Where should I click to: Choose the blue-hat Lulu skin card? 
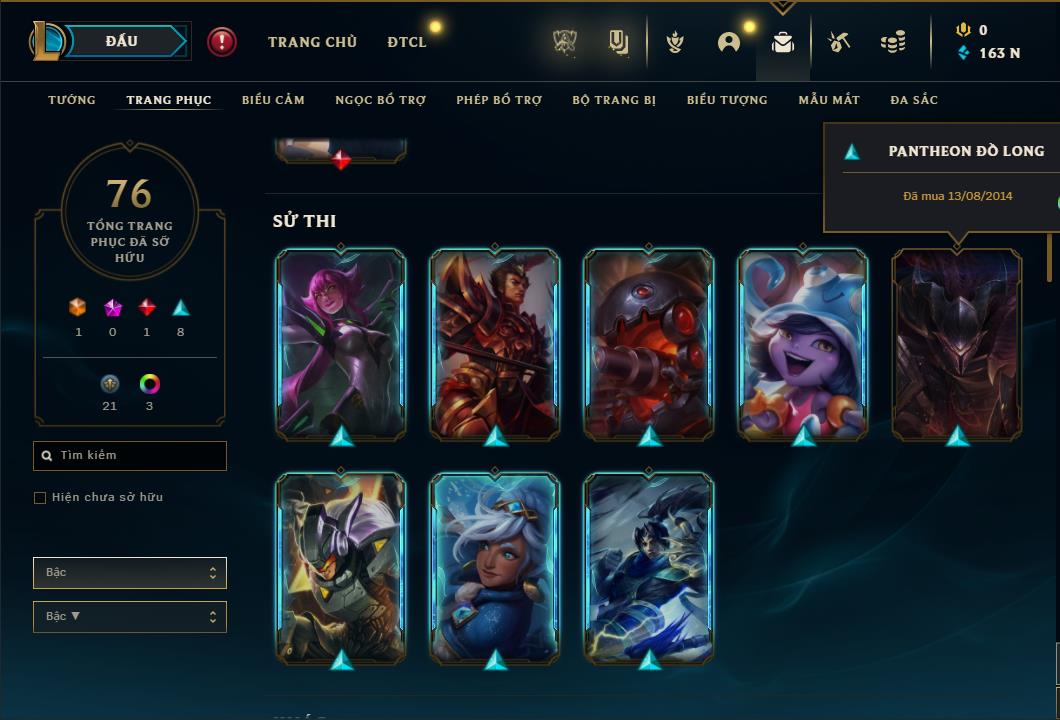click(x=803, y=345)
